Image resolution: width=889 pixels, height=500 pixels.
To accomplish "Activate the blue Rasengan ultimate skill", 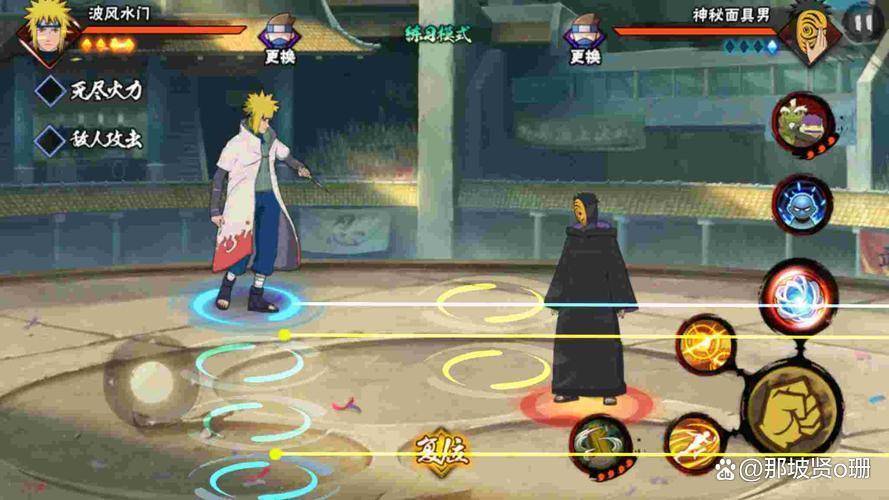I will coord(799,297).
